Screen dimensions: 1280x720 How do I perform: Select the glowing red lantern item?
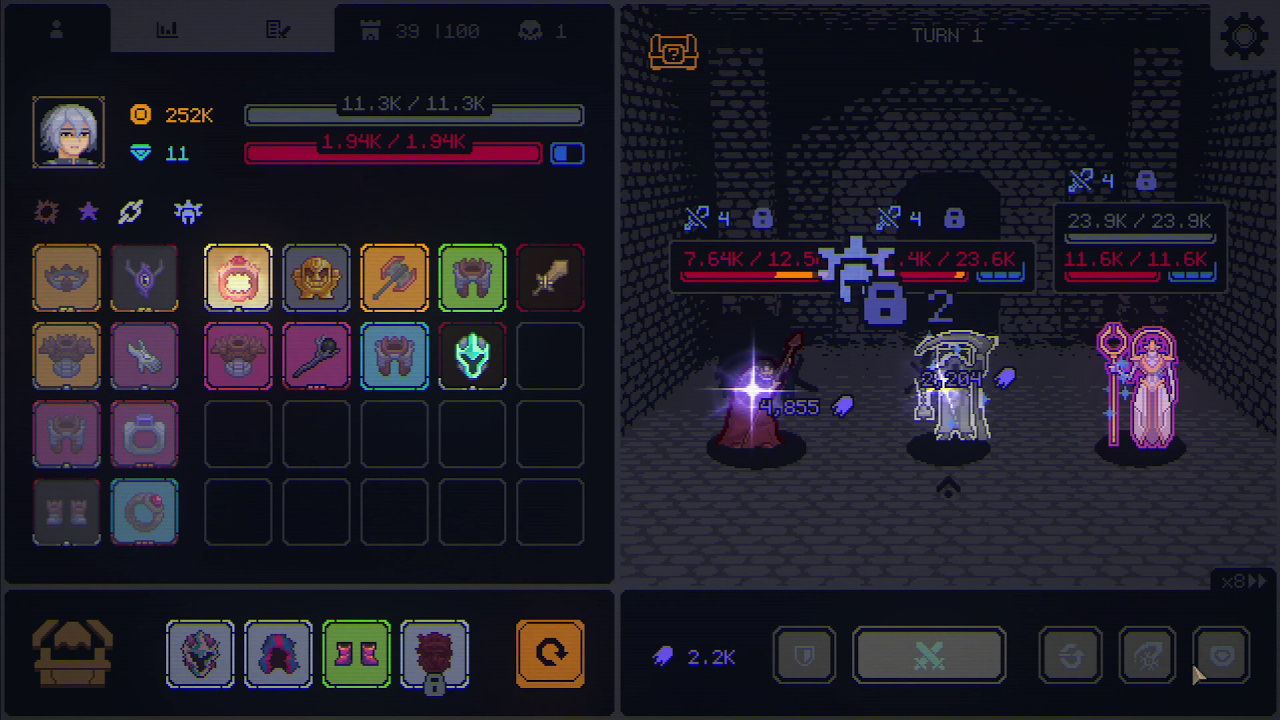click(238, 278)
